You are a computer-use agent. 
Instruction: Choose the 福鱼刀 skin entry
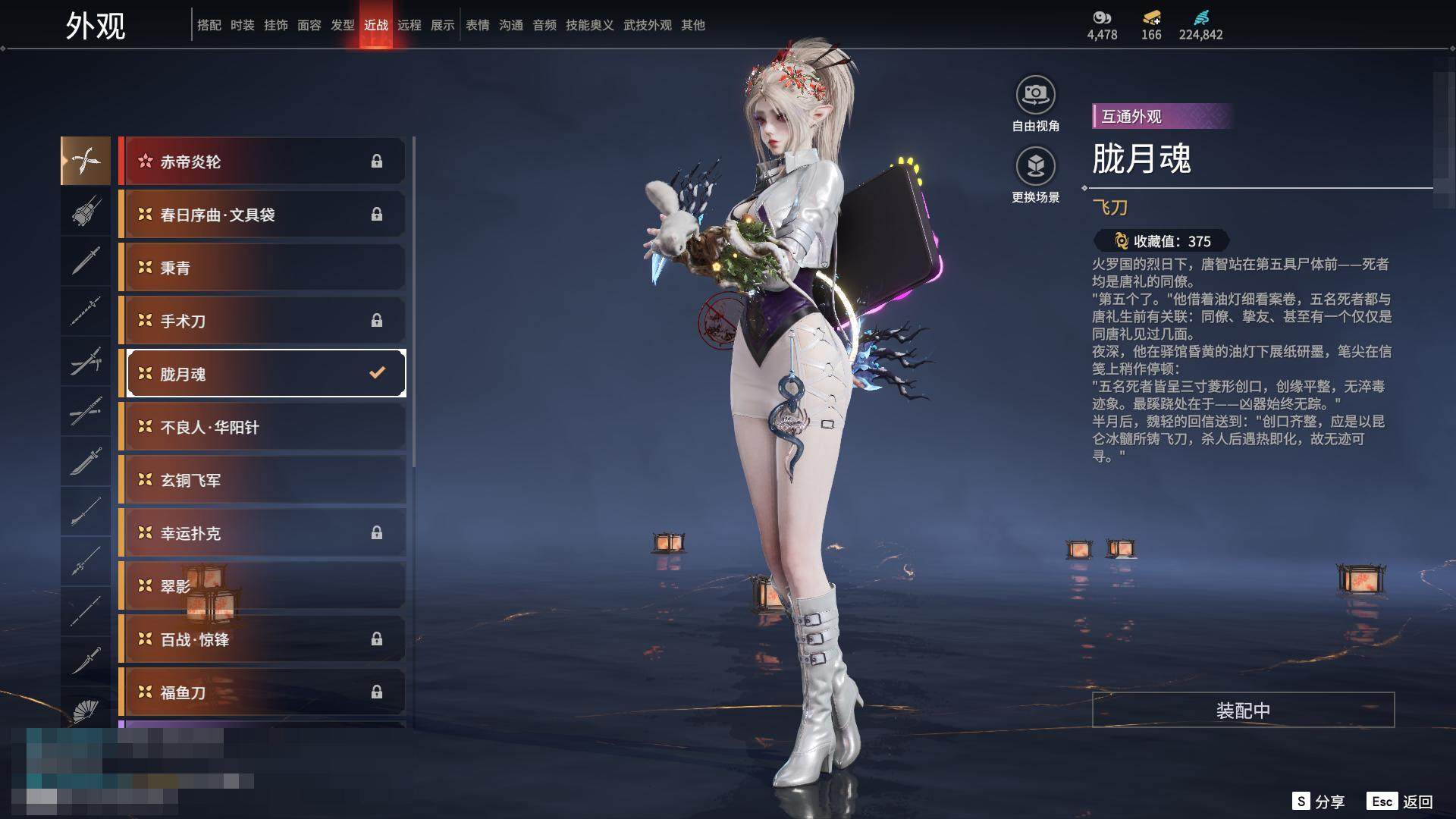pyautogui.click(x=262, y=692)
